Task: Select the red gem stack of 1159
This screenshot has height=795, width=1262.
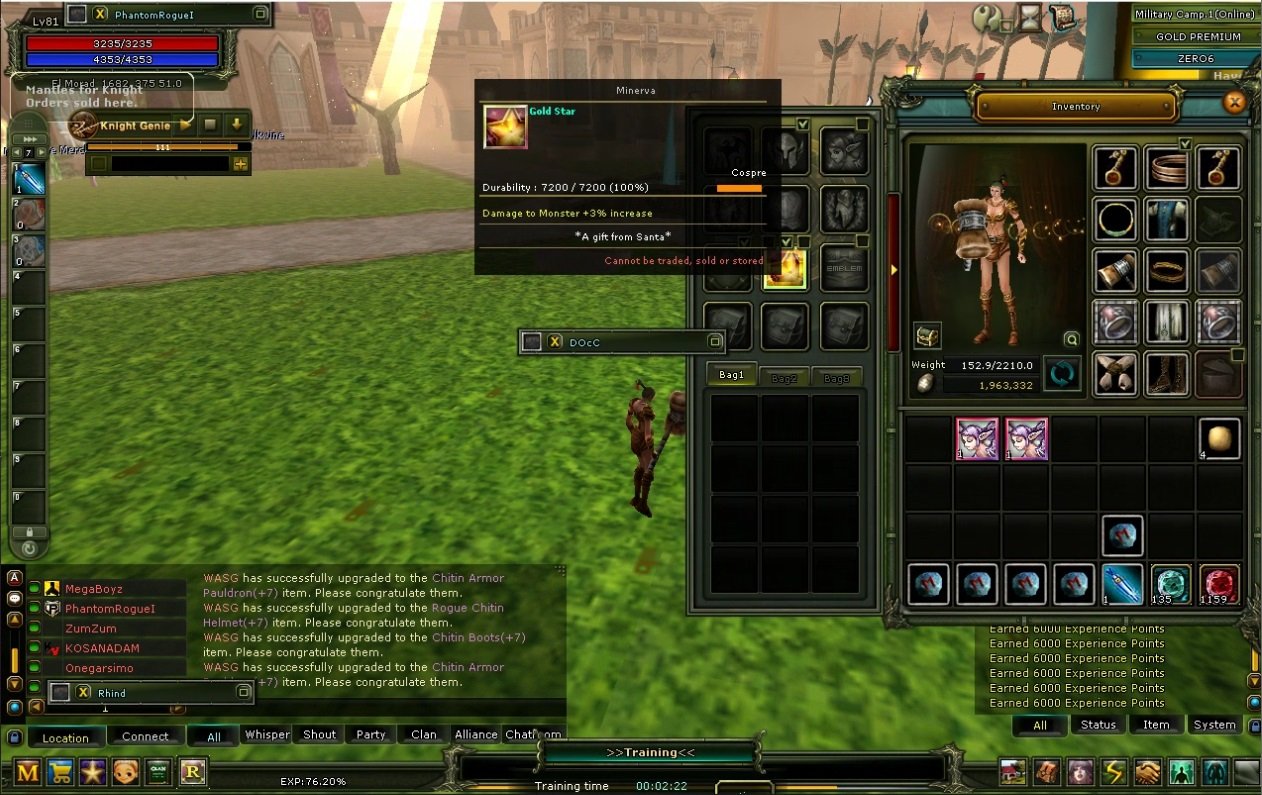Action: tap(1219, 585)
